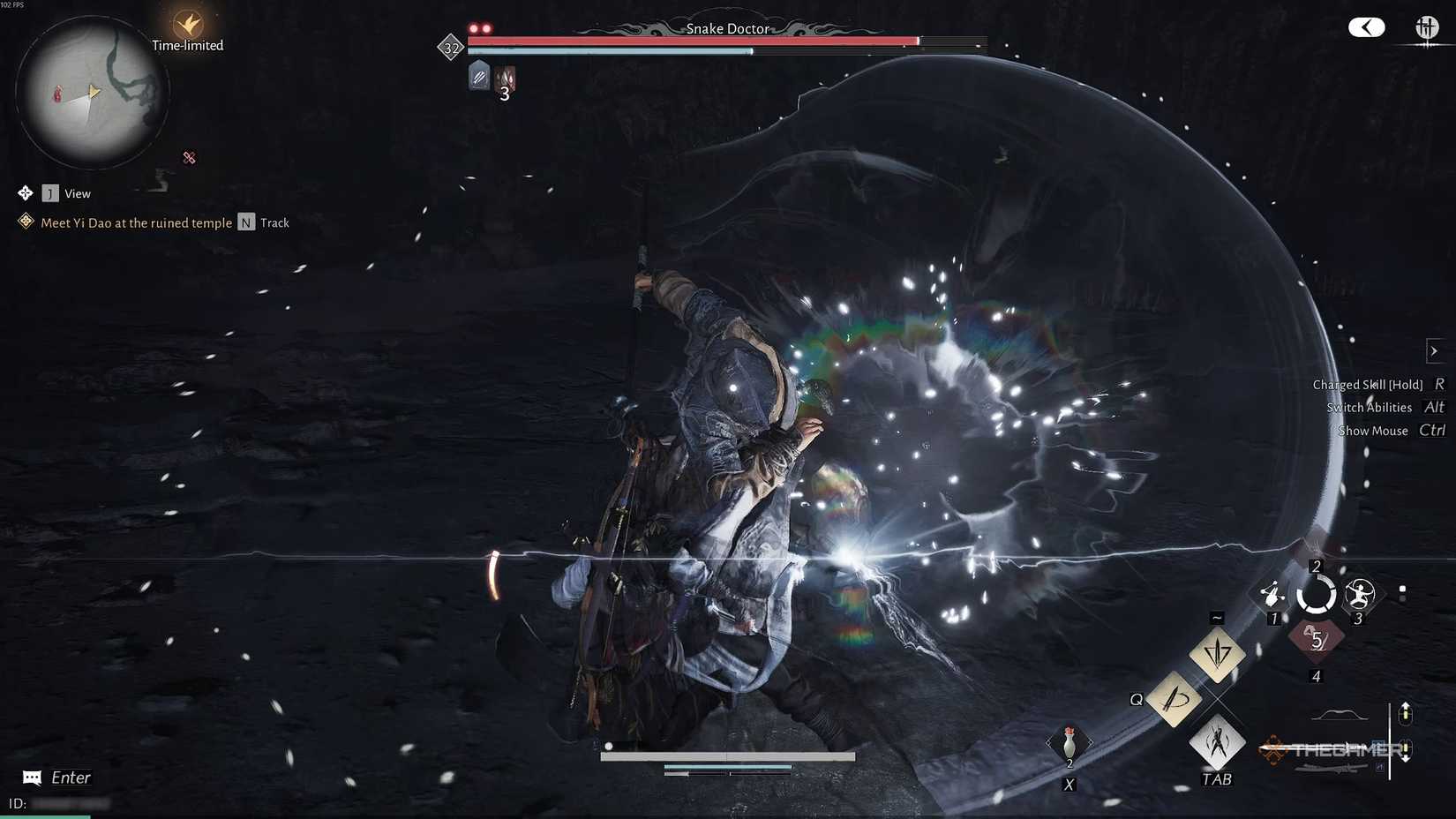Click the back arrow button at top right

(x=1366, y=26)
